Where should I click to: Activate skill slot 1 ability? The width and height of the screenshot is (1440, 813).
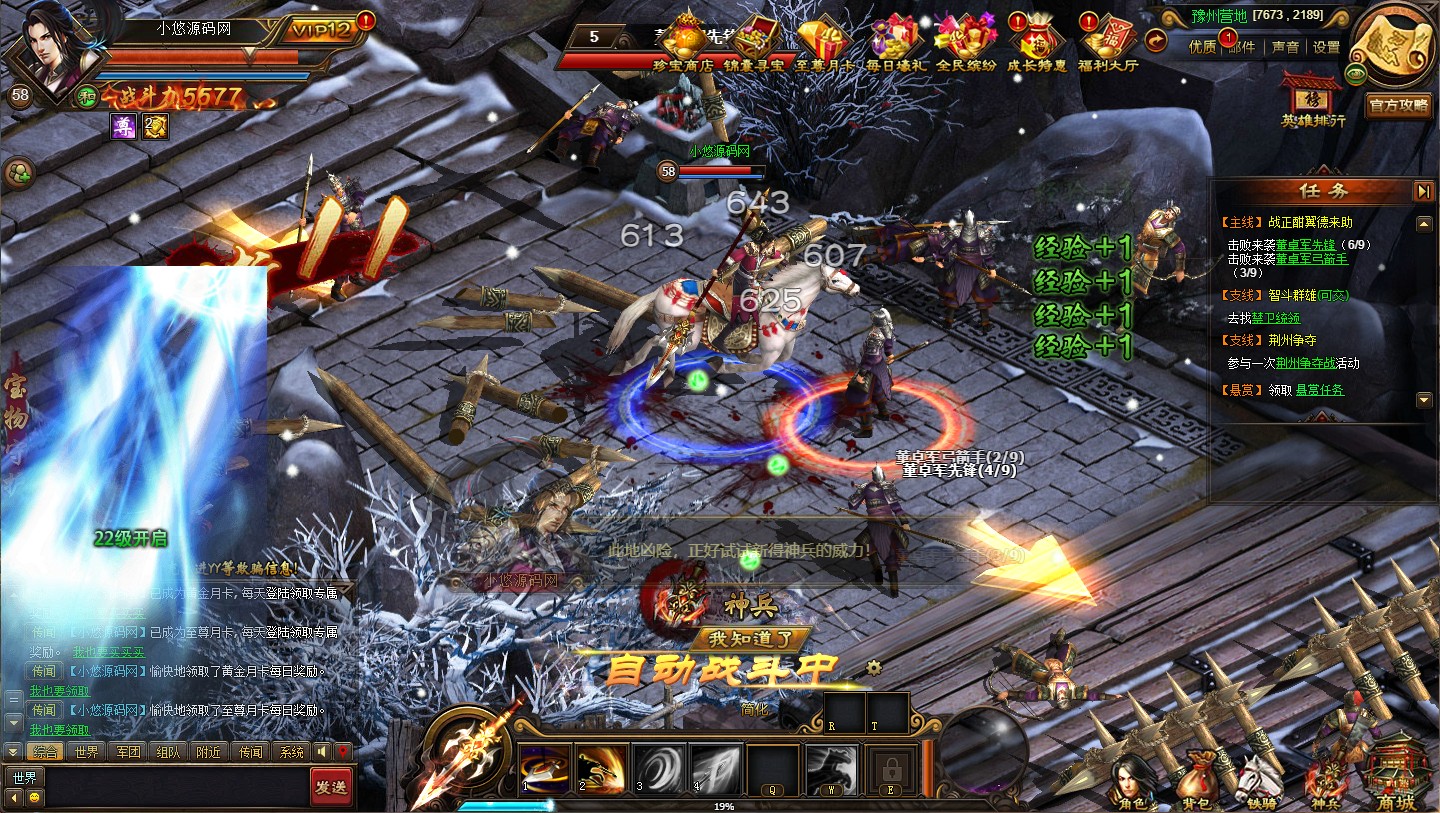coord(545,768)
